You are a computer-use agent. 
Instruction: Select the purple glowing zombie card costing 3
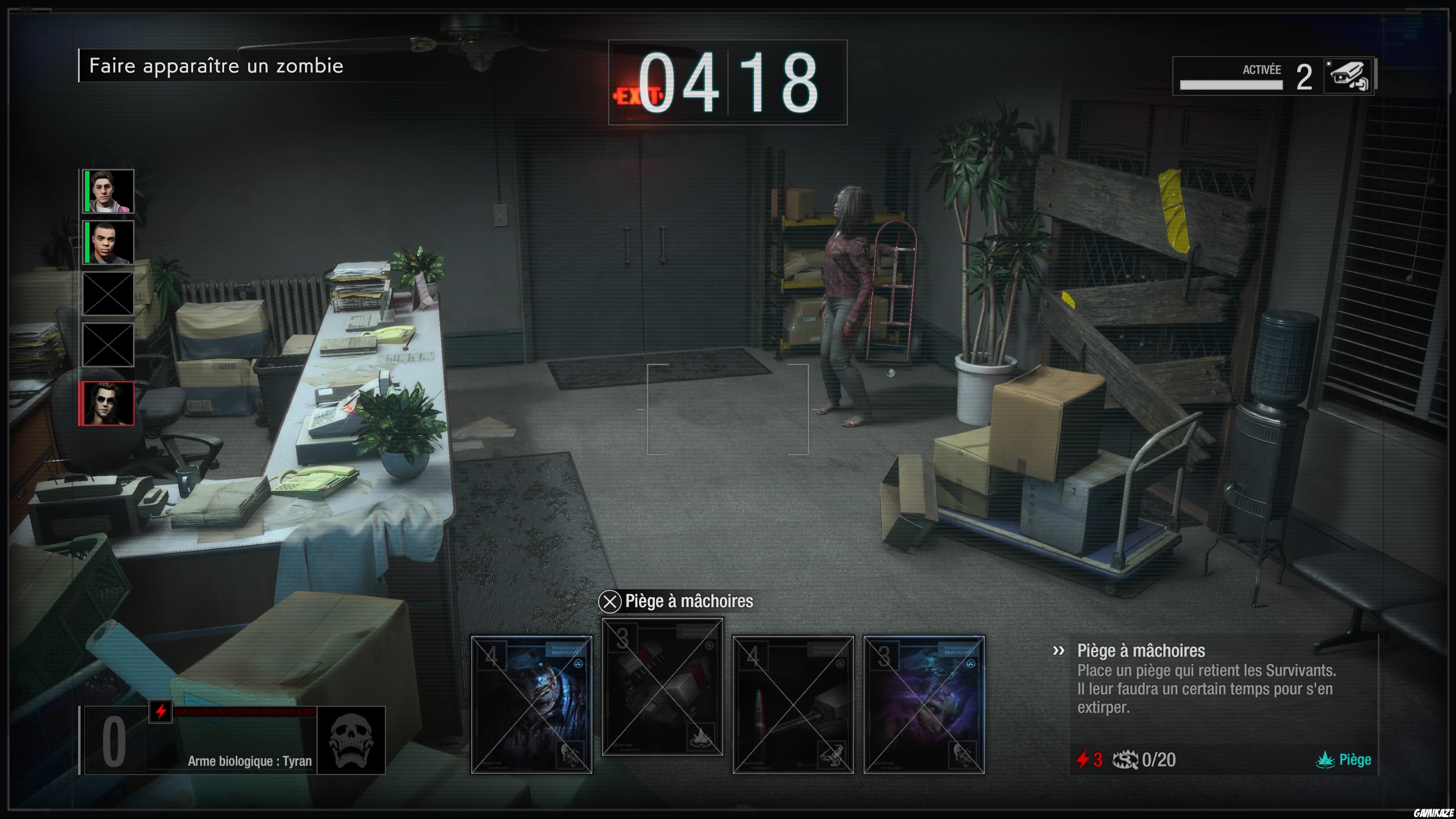tap(924, 704)
